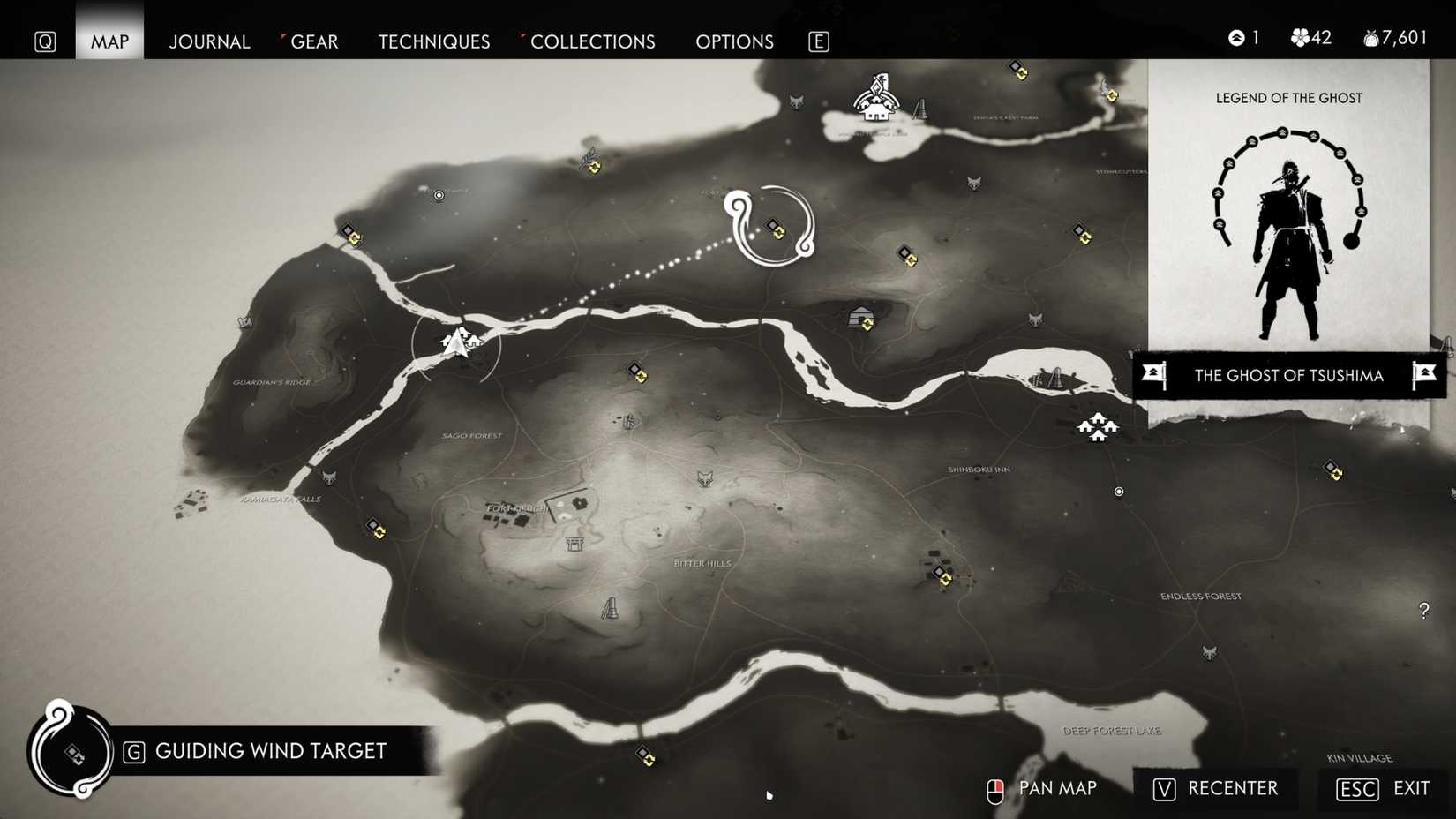This screenshot has width=1456, height=819.
Task: Click the circular vista point near Deep Forest Lake
Action: click(x=1119, y=492)
